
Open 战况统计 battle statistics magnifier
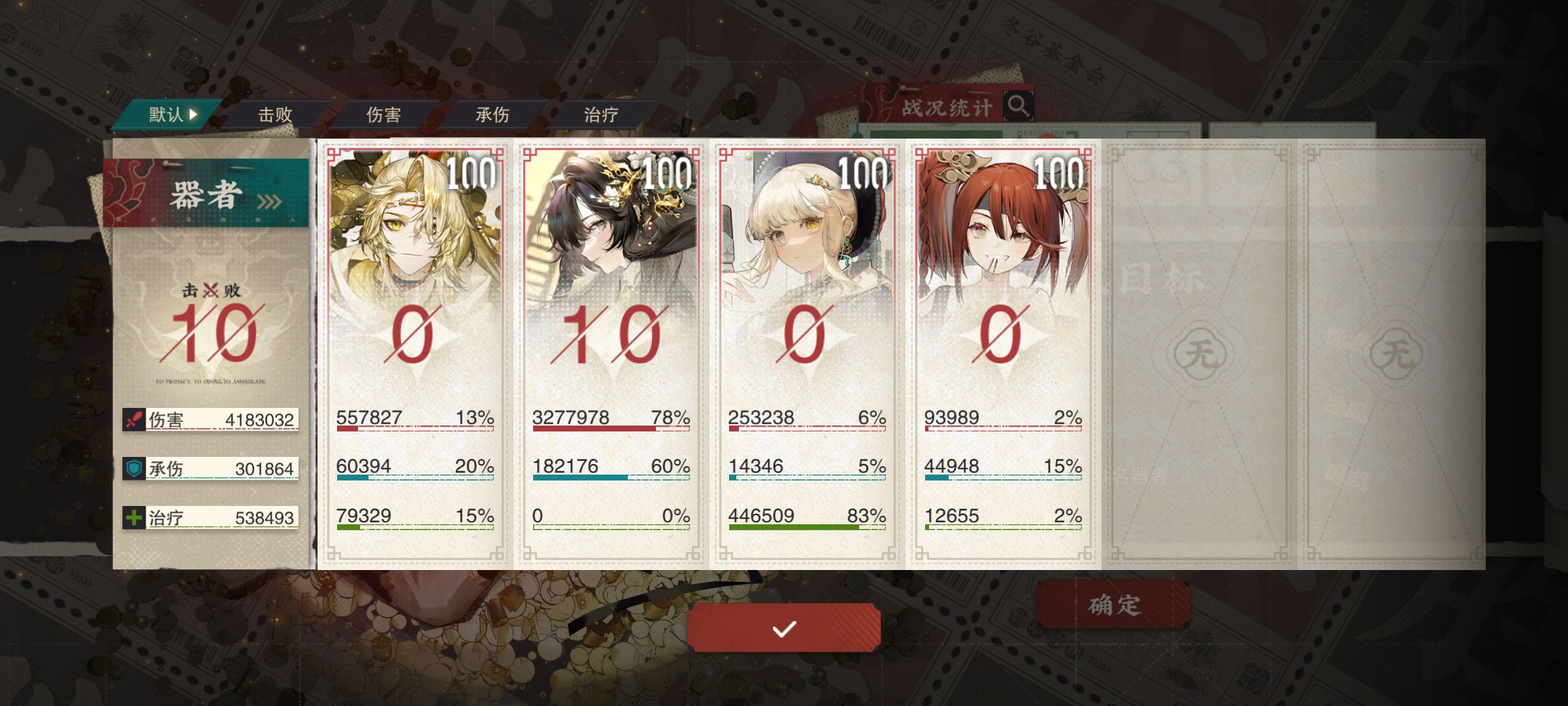pyautogui.click(x=1018, y=105)
